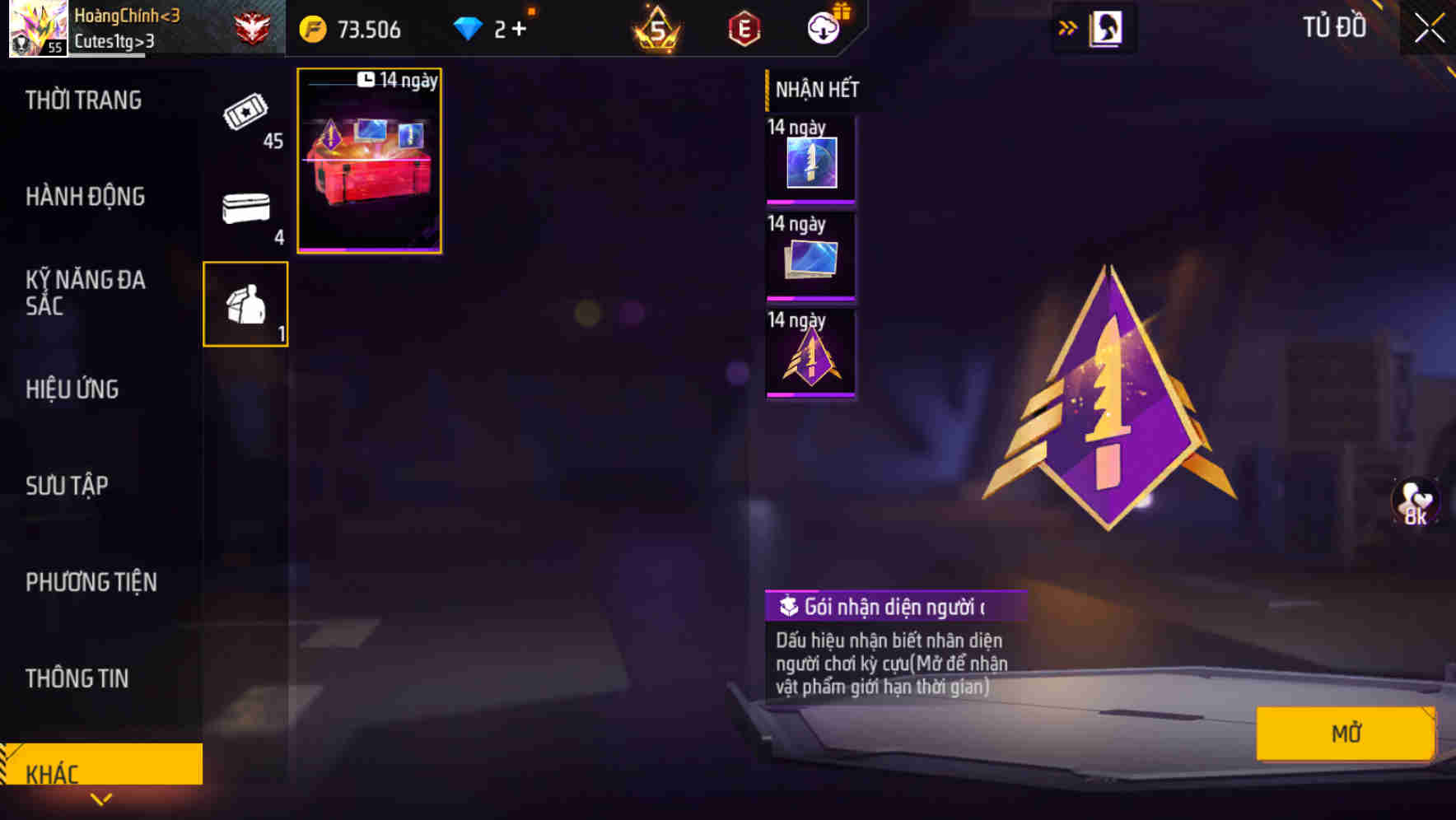Screen dimensions: 1456x820
Task: Select the loot box category icon
Action: pos(245,305)
